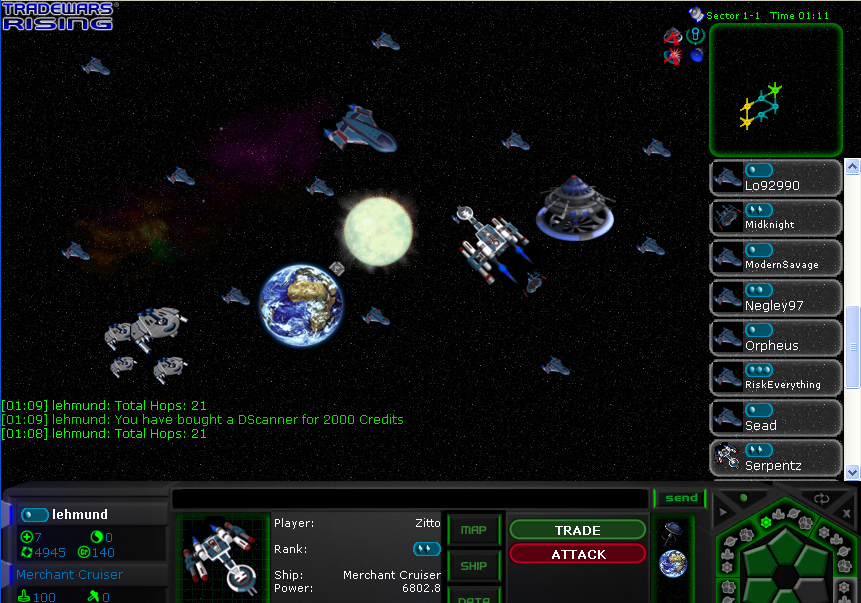Select Sead from the player list
The height and width of the screenshot is (603, 861).
pyautogui.click(x=776, y=418)
